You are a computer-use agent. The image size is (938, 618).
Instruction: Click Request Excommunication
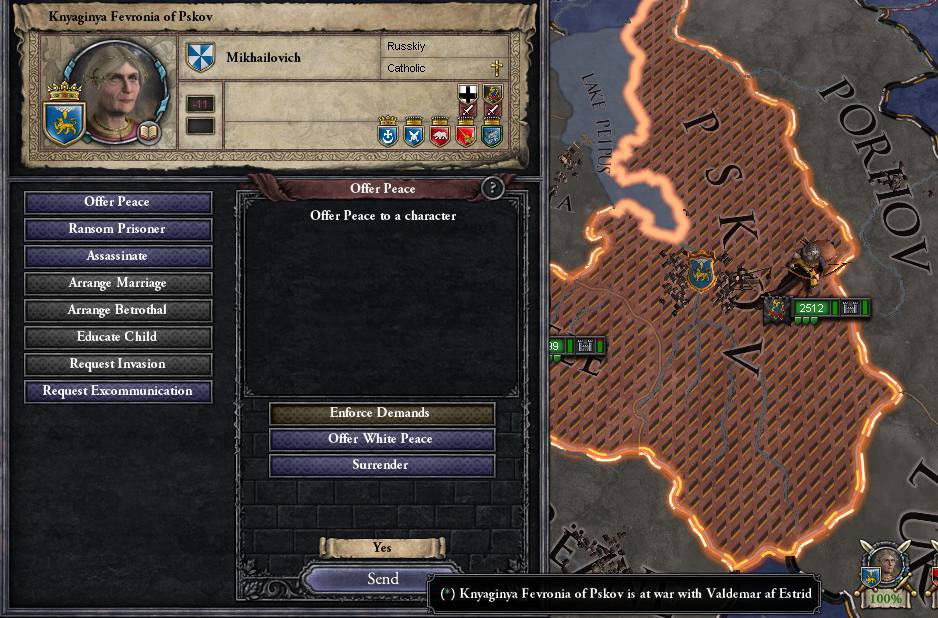coord(118,391)
